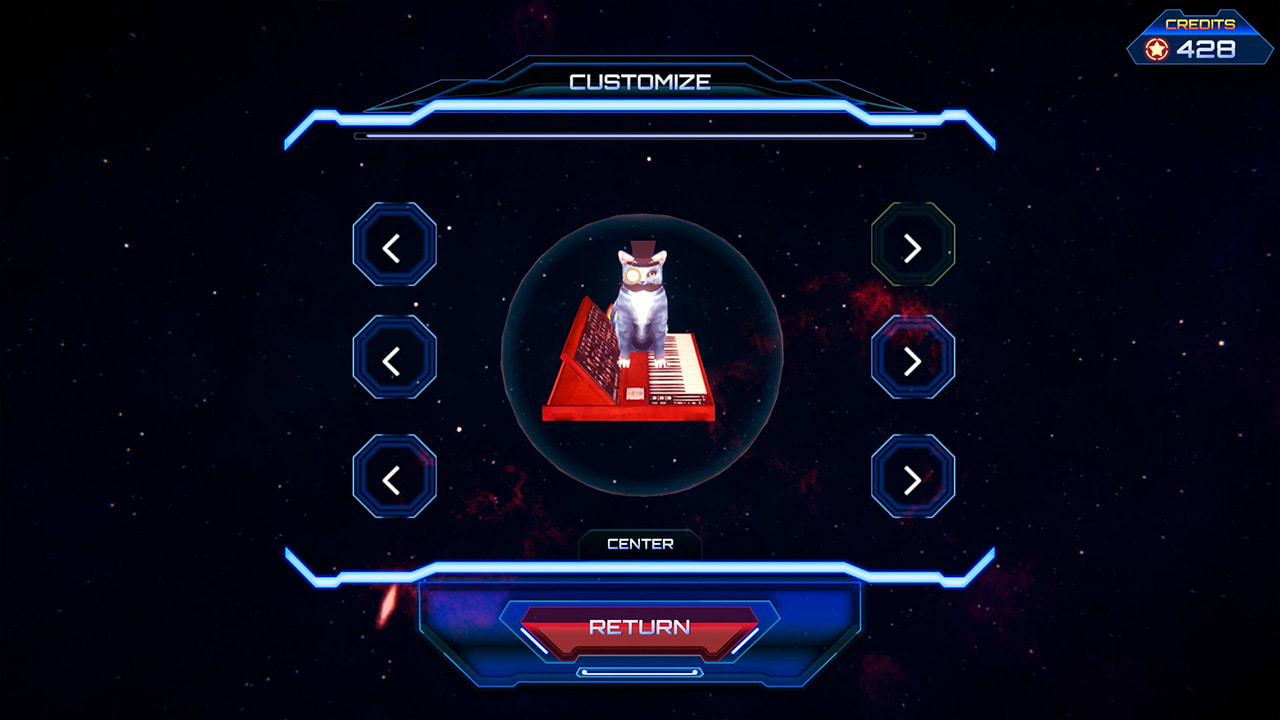Select the middle-row left arrow to change accessory
The width and height of the screenshot is (1280, 720).
pos(393,357)
